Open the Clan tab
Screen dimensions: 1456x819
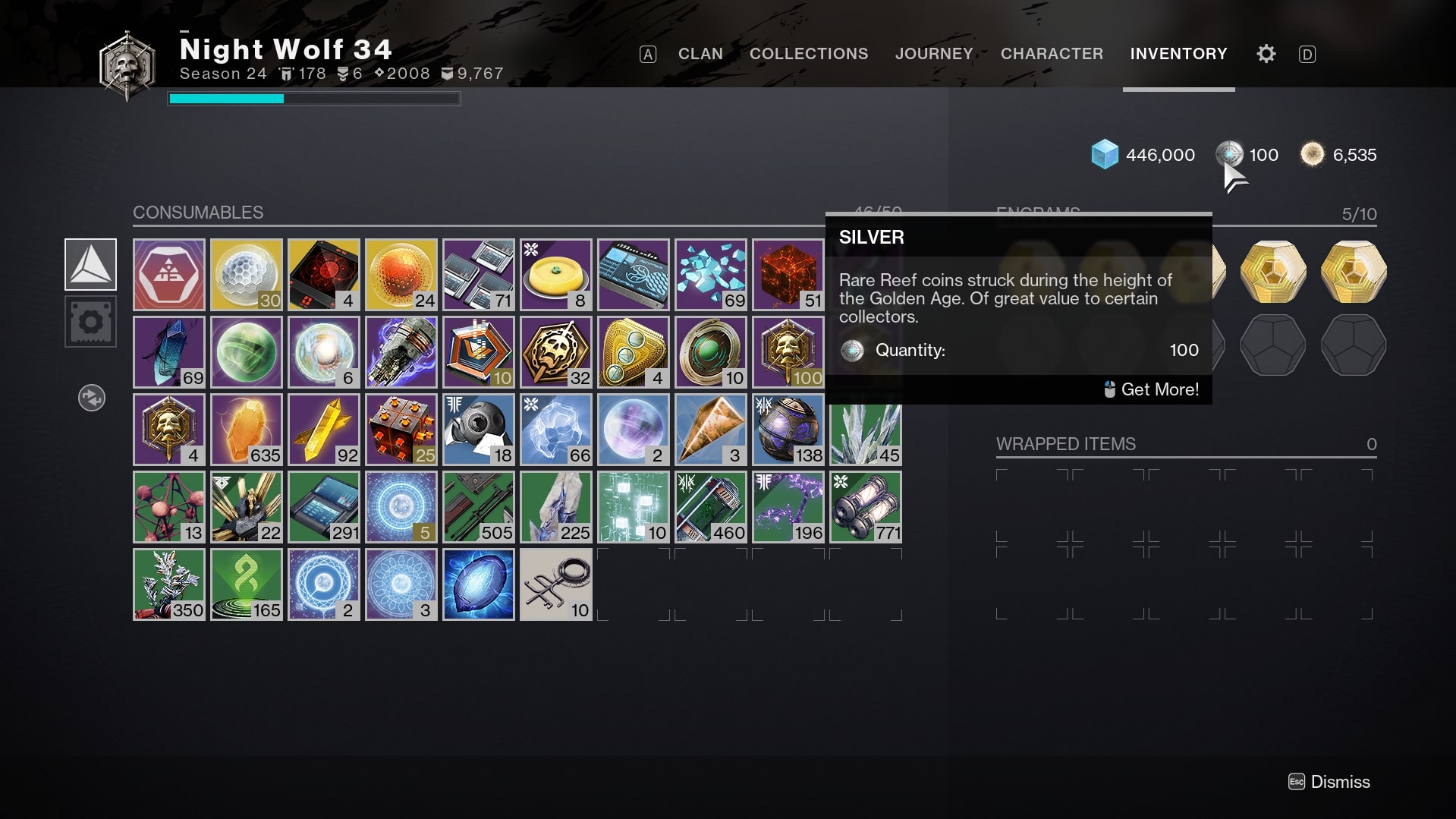coord(700,54)
